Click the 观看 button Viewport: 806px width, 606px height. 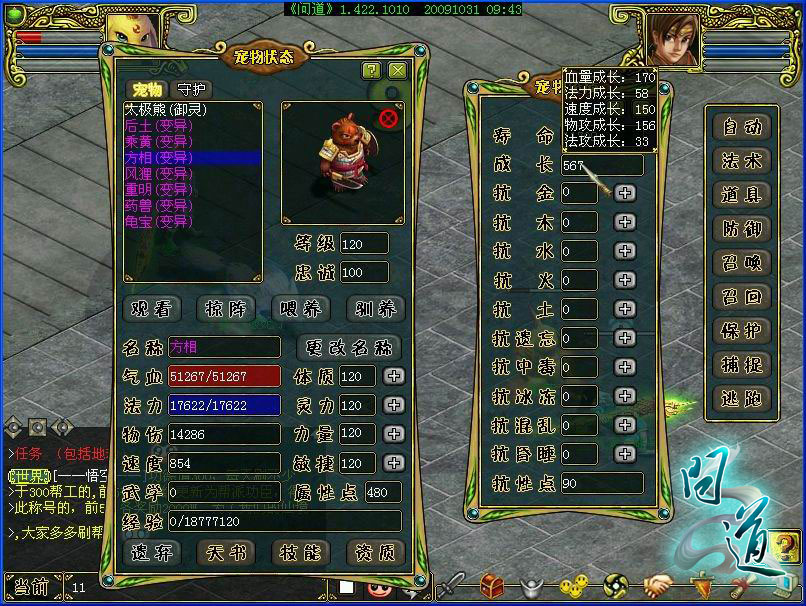click(x=152, y=309)
